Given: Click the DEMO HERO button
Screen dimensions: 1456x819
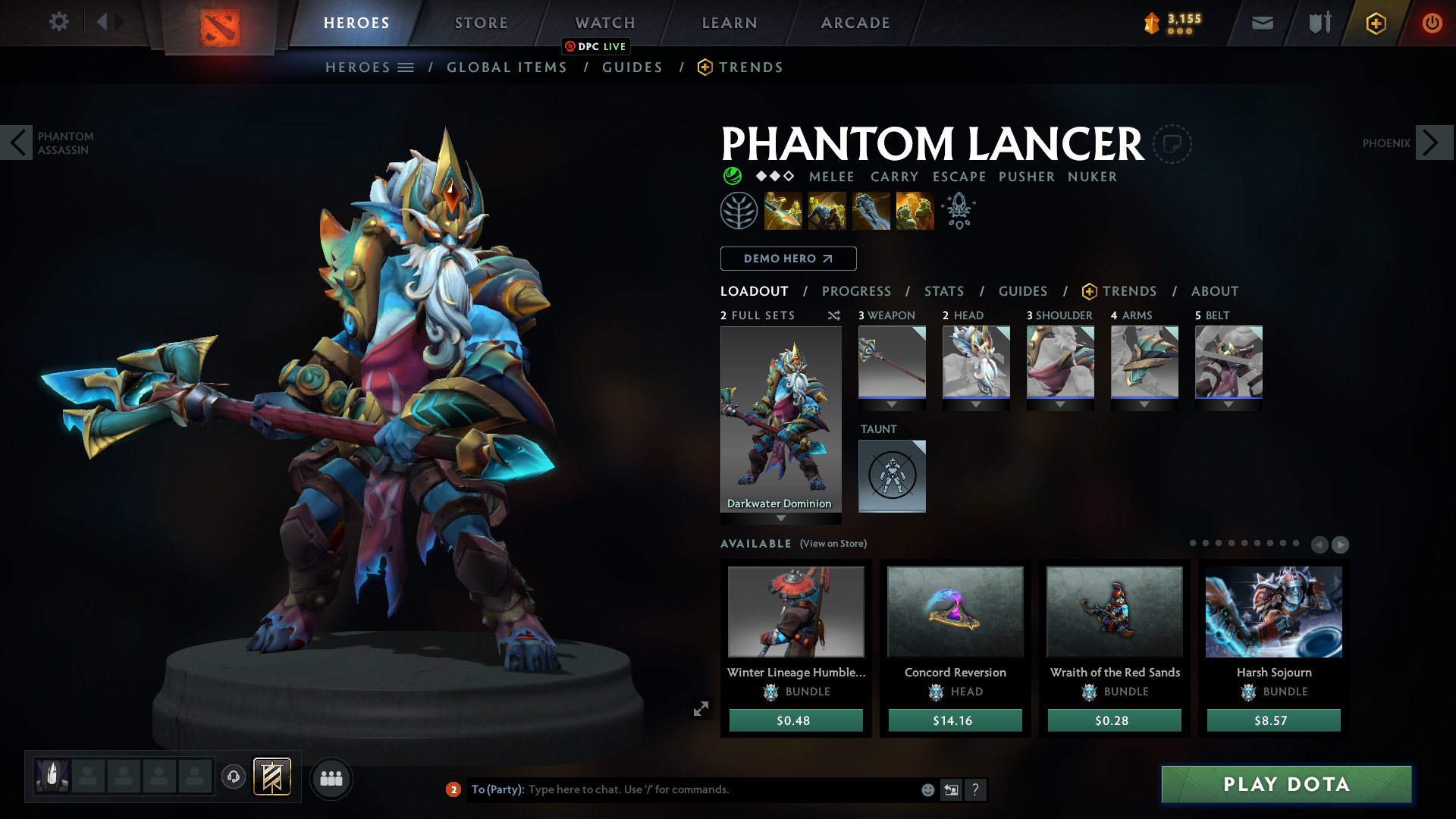Looking at the screenshot, I should [788, 259].
